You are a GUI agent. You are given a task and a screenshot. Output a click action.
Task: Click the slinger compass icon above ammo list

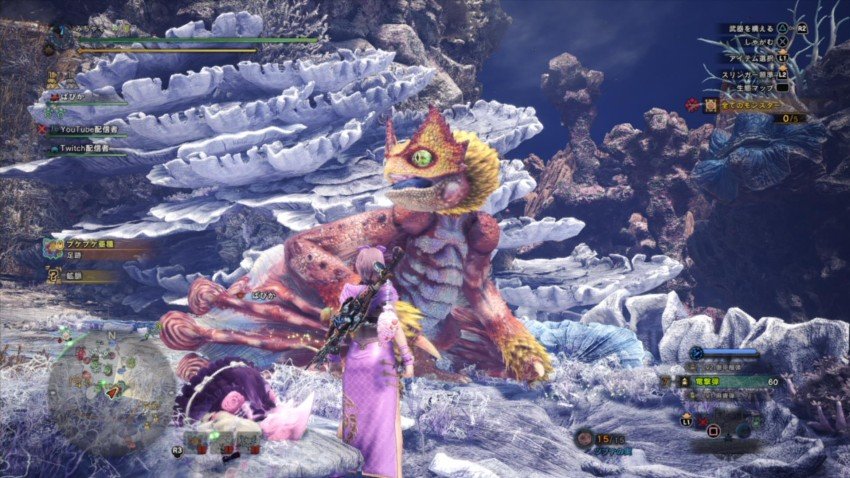click(696, 352)
